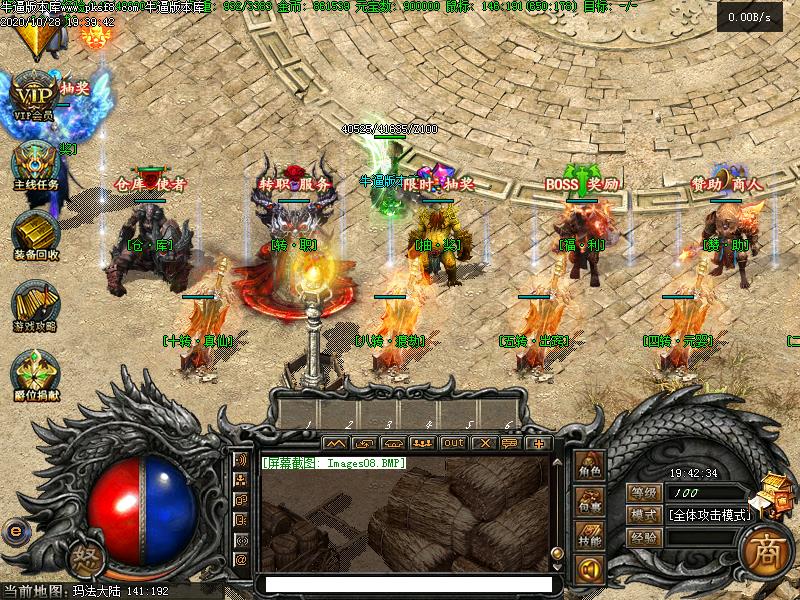The image size is (800, 600).
Task: Open the 商 shop round button
Action: 766,546
